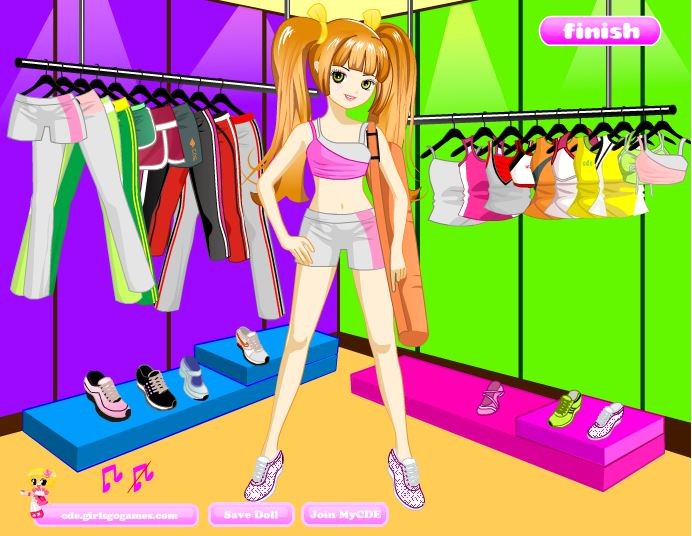This screenshot has height=536, width=692.
Task: Select the white sneaker on pink box
Action: click(x=605, y=420)
